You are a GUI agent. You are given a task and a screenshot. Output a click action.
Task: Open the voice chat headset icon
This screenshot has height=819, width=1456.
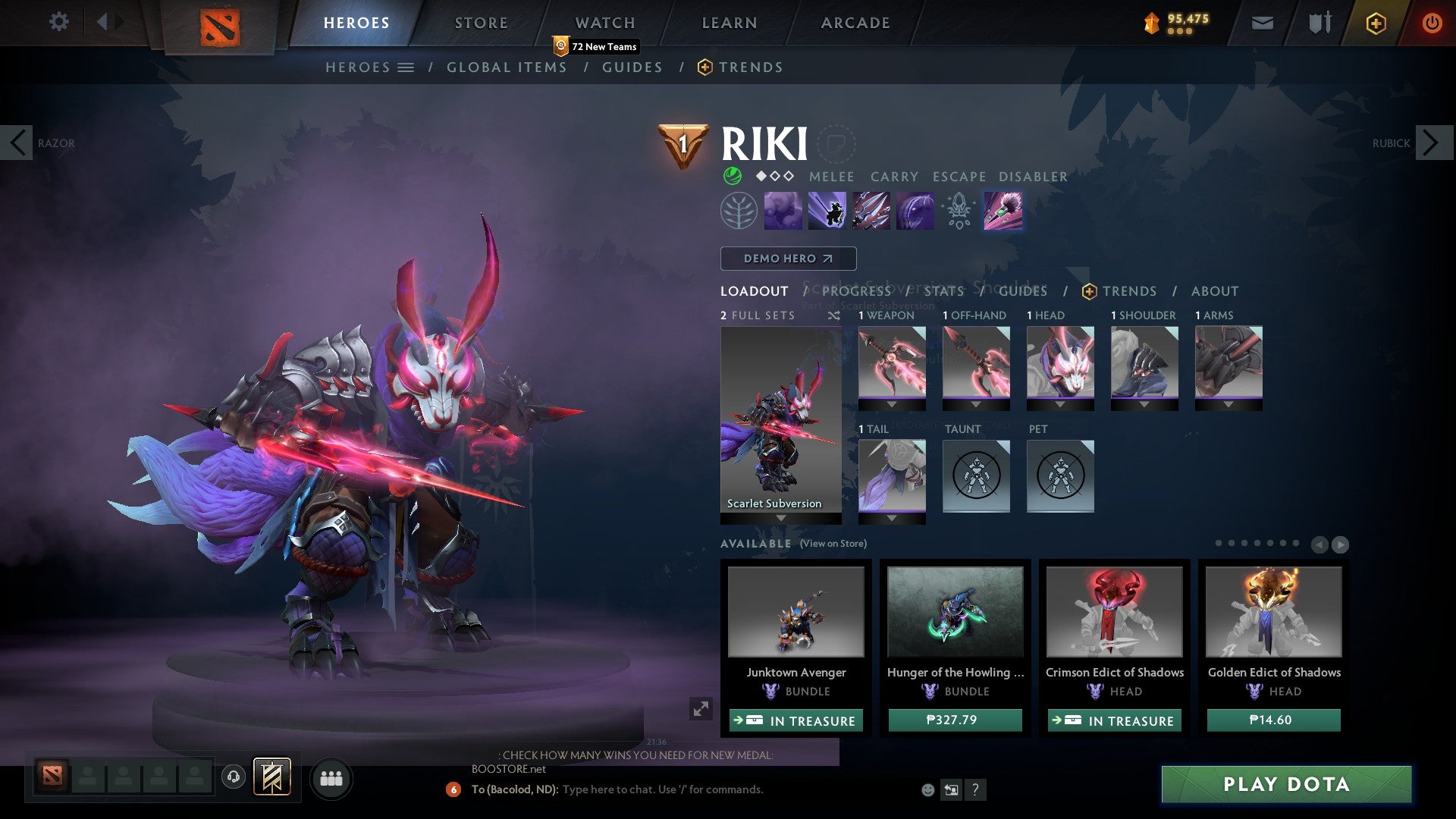[232, 778]
